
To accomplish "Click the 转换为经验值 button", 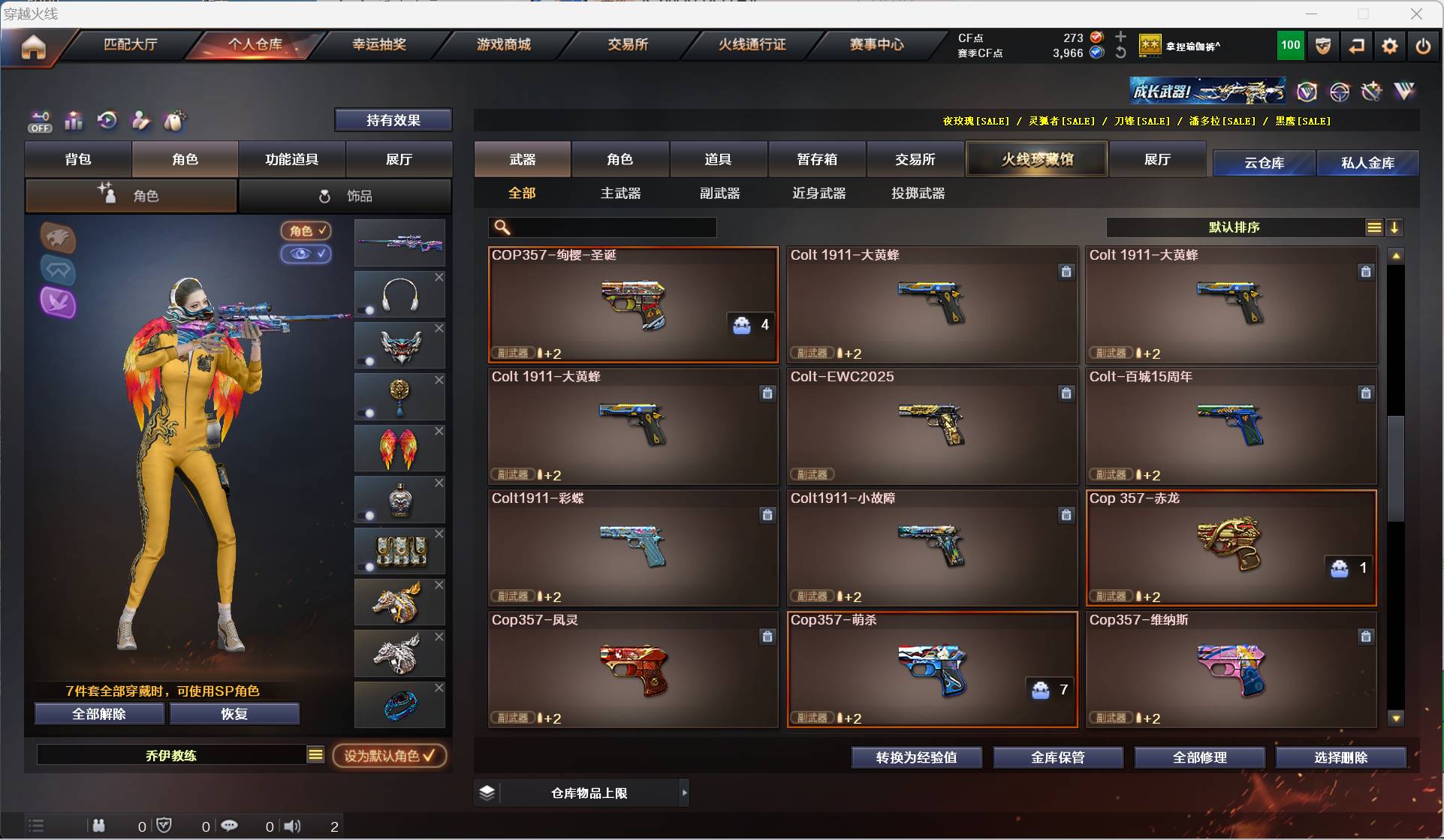I will 916,757.
